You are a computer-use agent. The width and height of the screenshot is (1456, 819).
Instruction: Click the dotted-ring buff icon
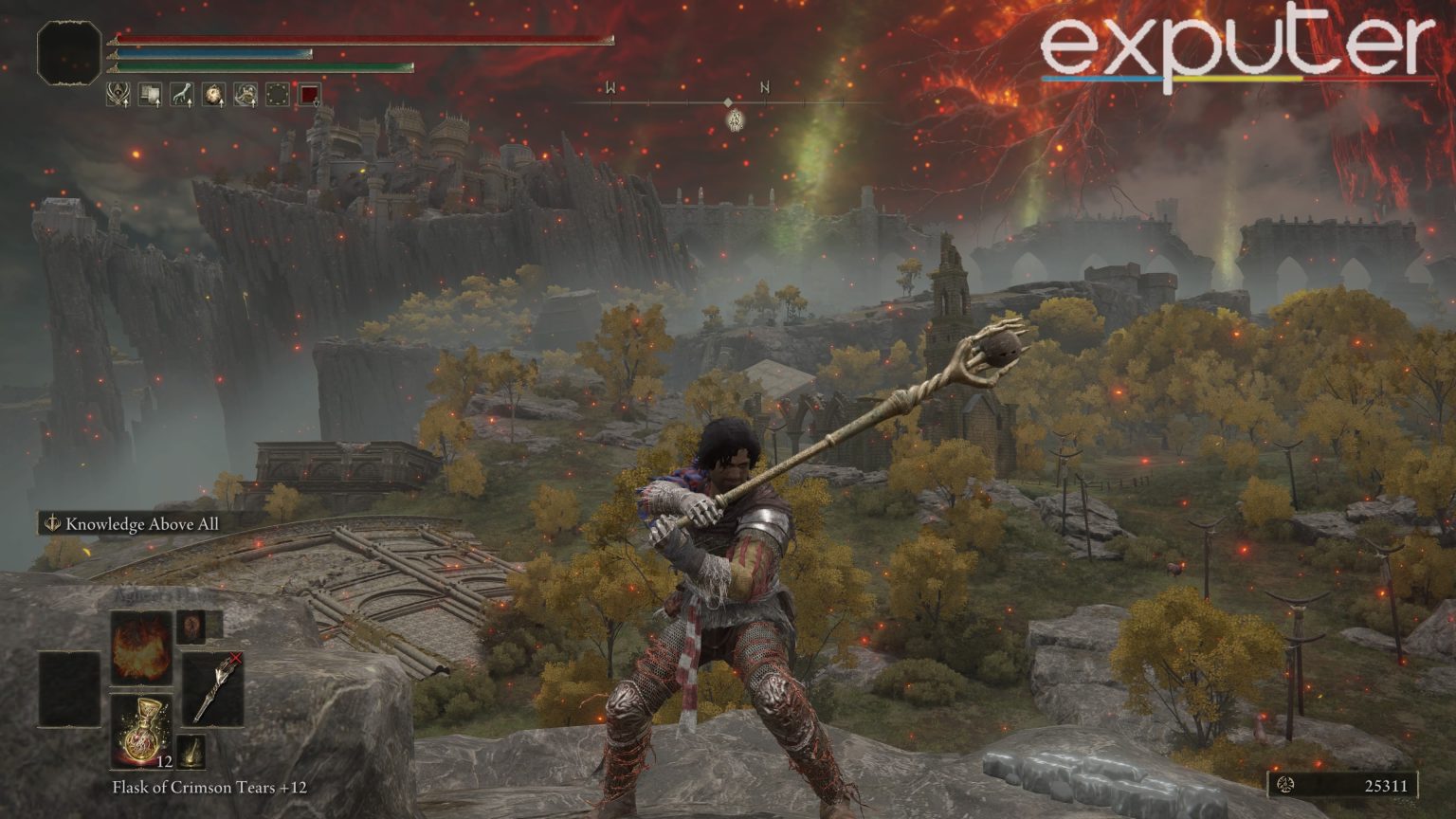(x=278, y=93)
